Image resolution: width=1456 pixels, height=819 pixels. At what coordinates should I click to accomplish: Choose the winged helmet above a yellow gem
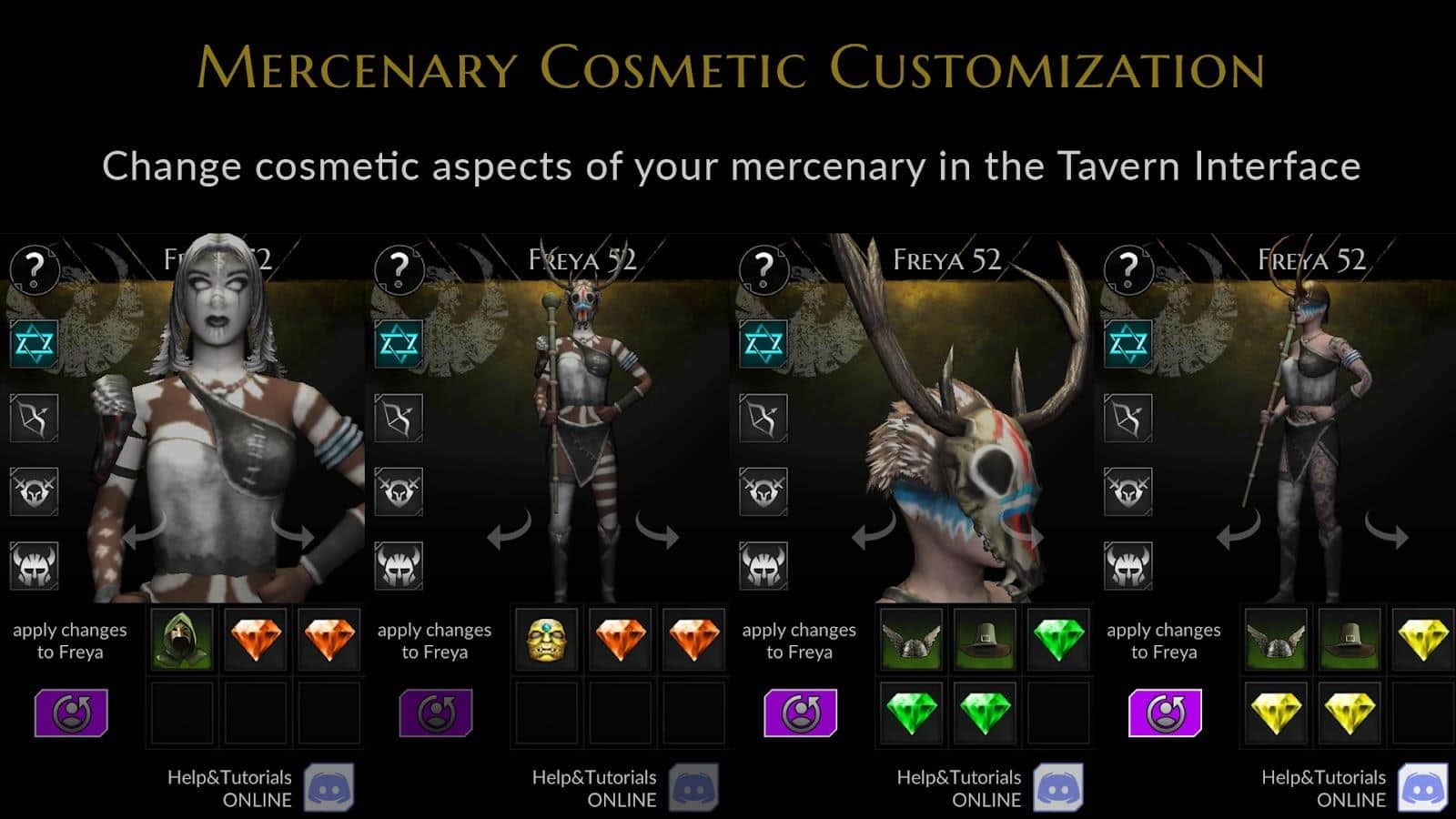(x=1276, y=640)
